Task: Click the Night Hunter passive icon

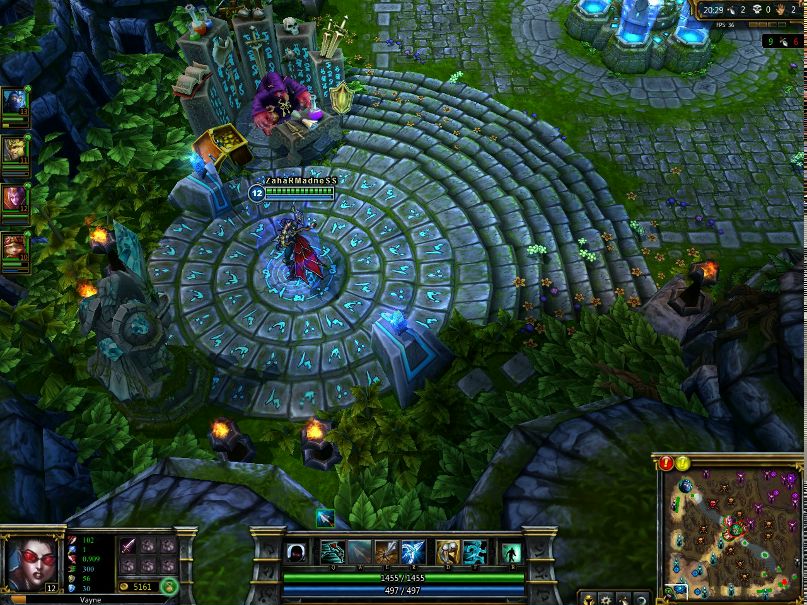Action: tap(297, 553)
